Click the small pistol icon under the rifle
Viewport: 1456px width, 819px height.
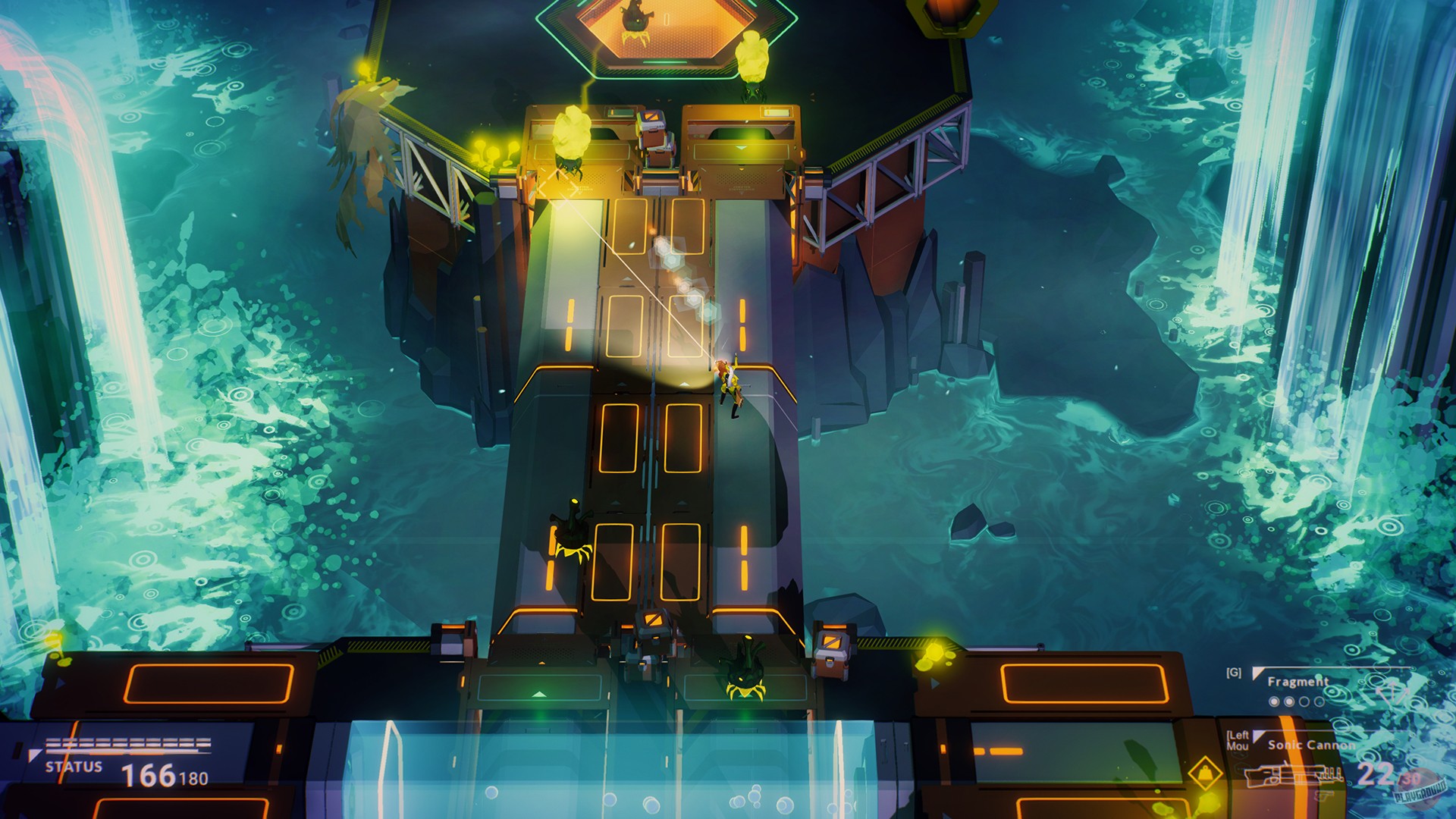coord(1323,797)
